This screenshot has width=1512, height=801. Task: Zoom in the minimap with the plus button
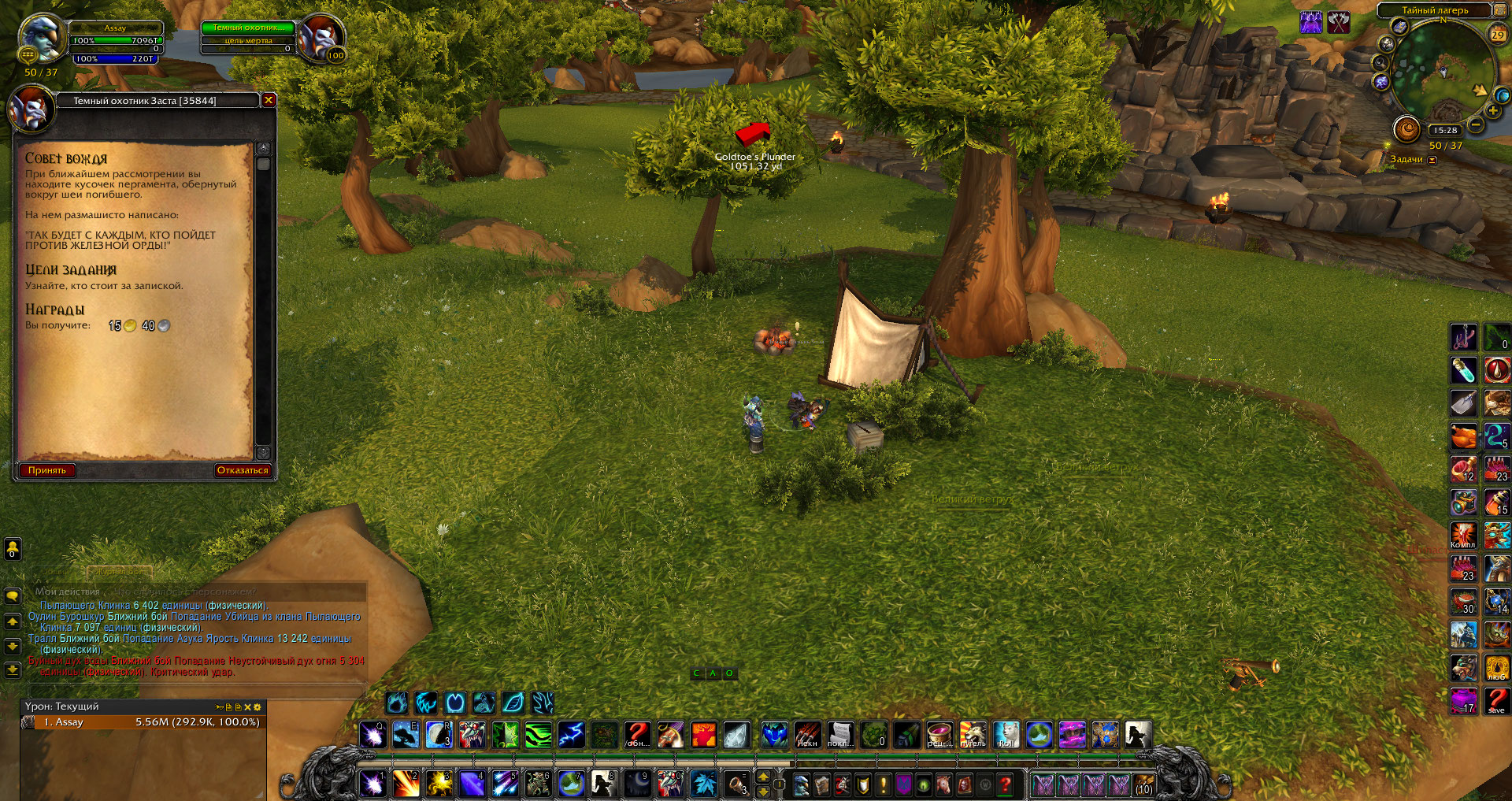pos(1493,111)
